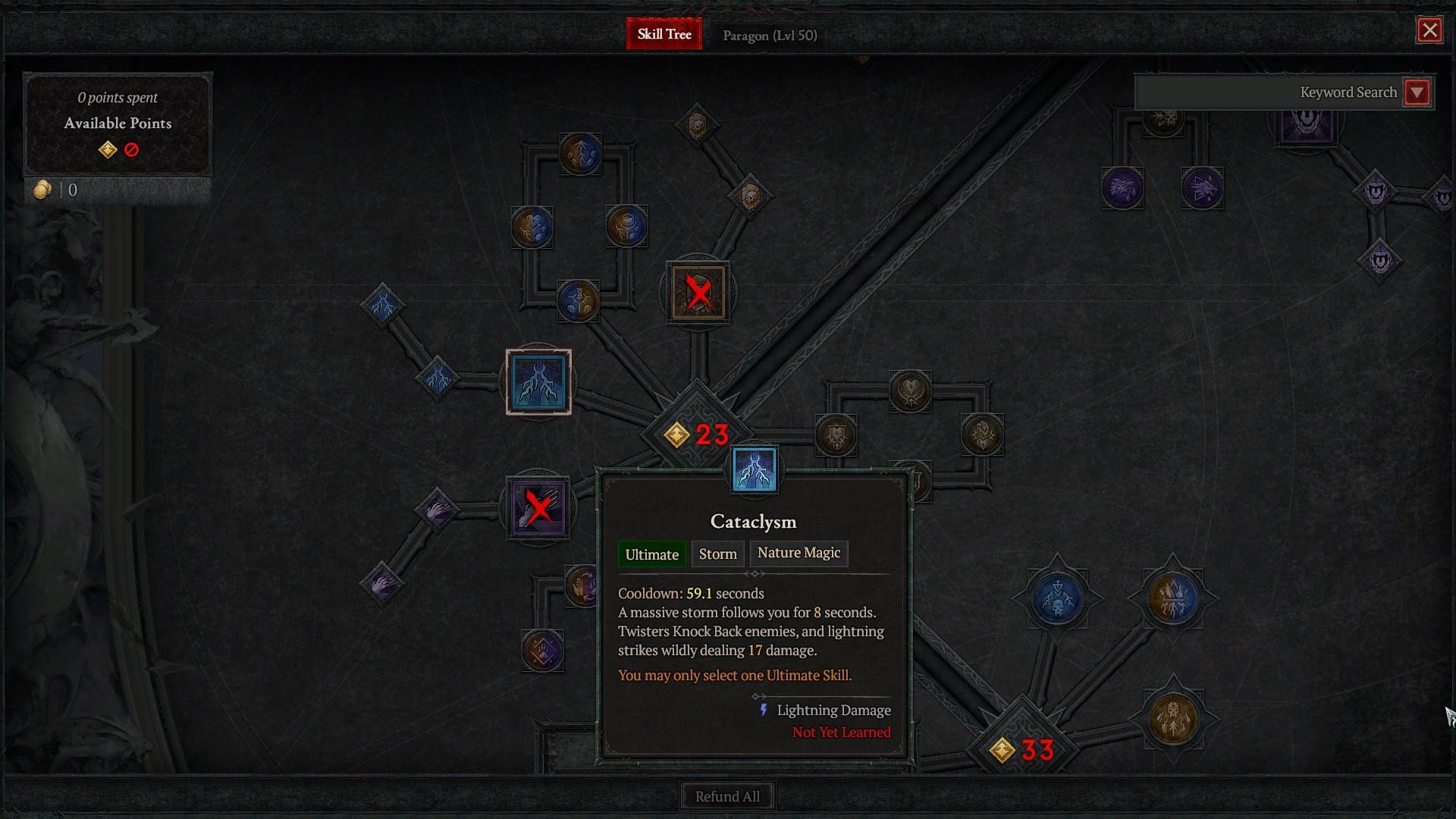The height and width of the screenshot is (819, 1456).
Task: Open the Paragon (Lvl 50) tab
Action: tap(770, 36)
